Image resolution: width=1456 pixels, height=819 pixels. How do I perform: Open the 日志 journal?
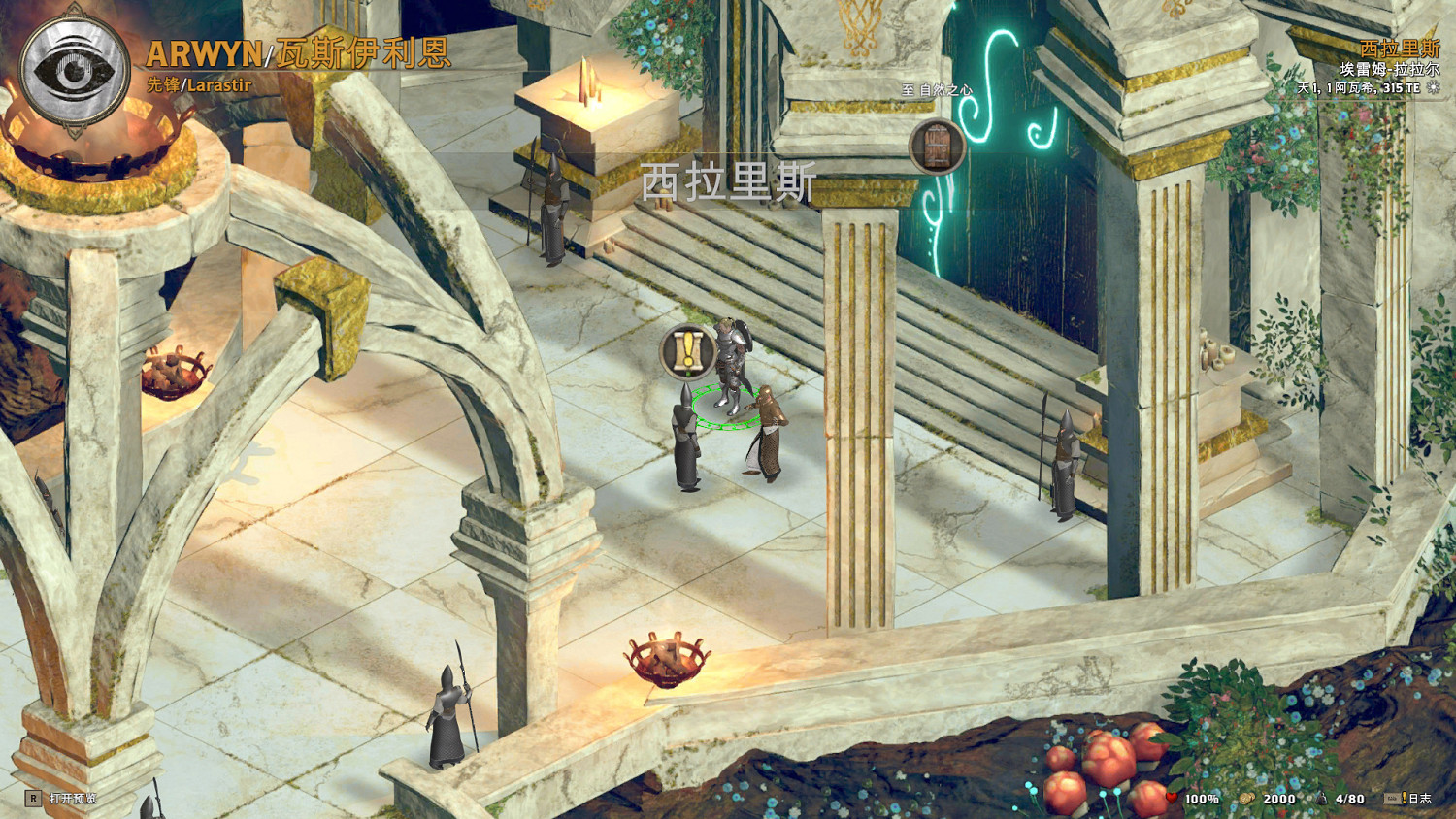coord(1421,799)
